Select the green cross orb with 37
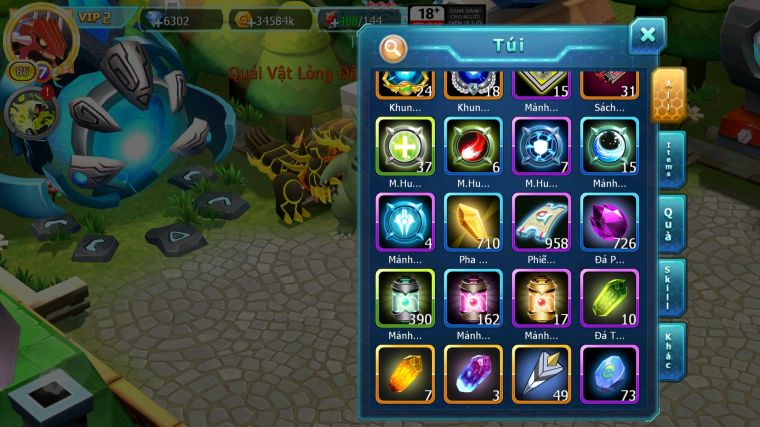This screenshot has height=427, width=760. click(405, 147)
